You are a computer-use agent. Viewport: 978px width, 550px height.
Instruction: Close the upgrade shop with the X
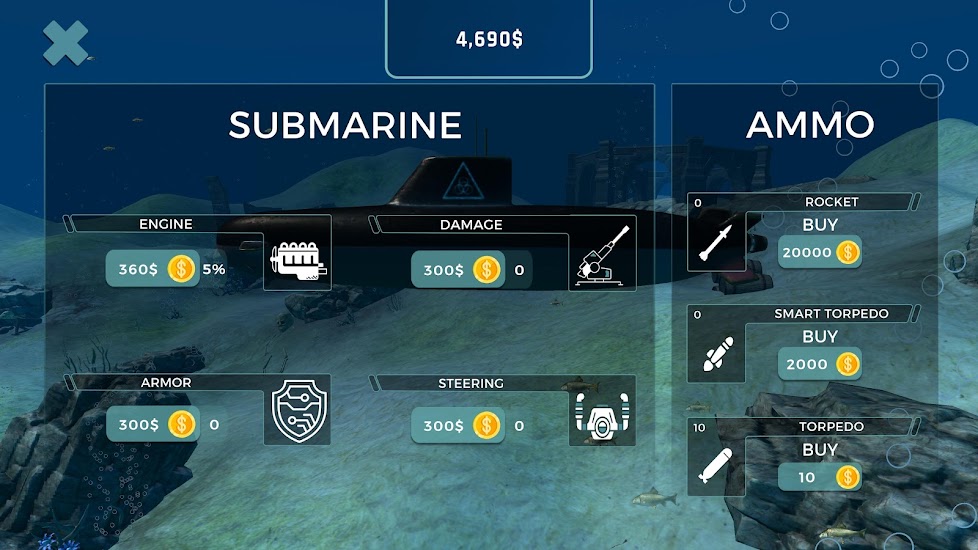click(66, 43)
